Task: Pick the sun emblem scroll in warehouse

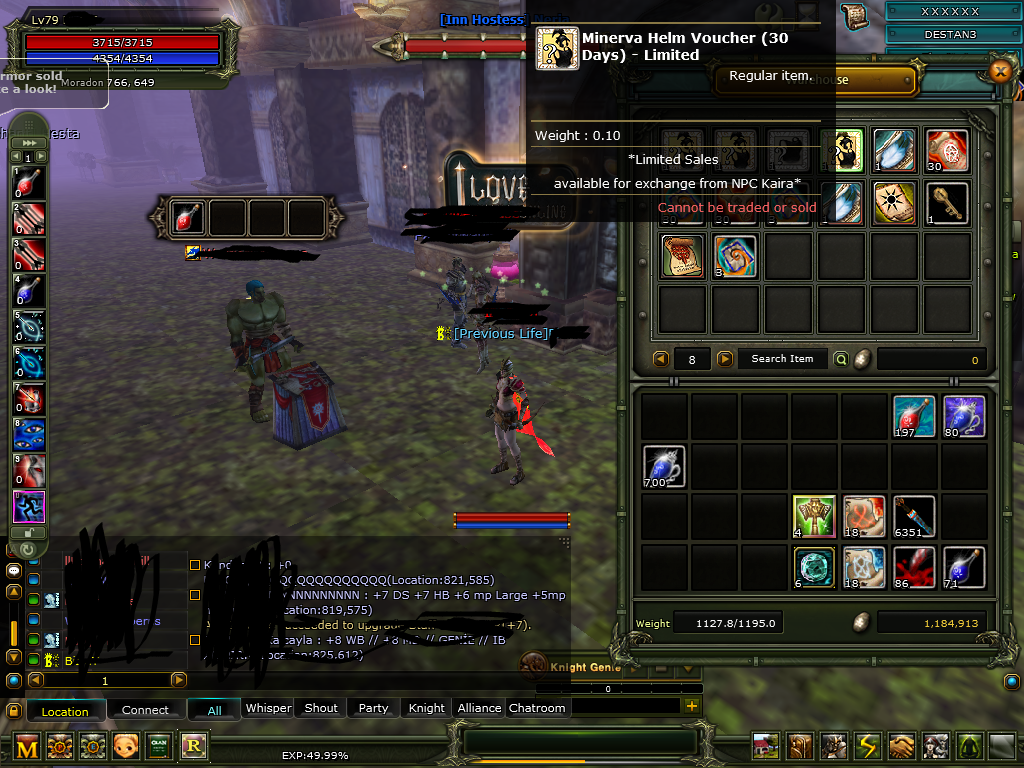Action: 893,203
